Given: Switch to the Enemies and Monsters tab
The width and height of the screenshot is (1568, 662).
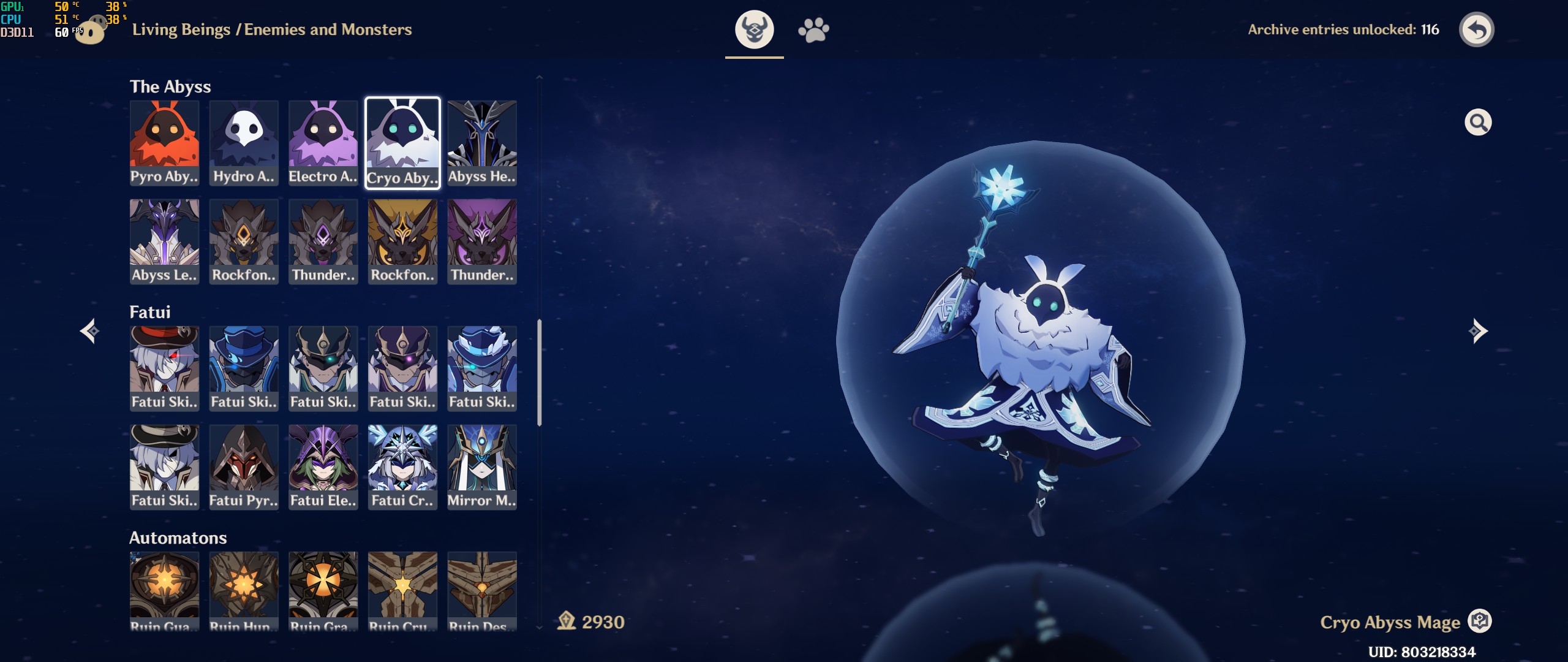Looking at the screenshot, I should (754, 29).
